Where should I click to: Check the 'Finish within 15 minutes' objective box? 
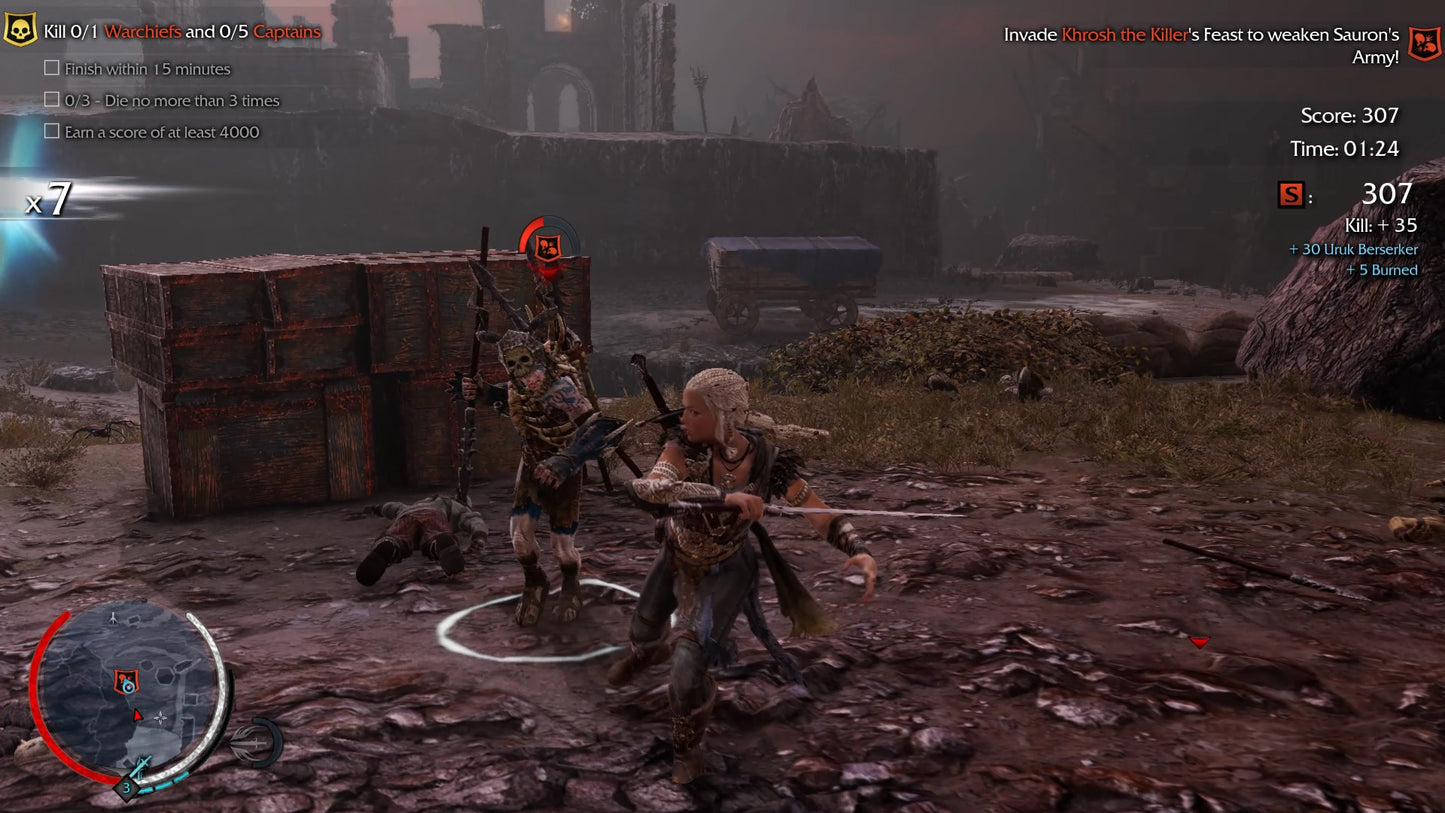coord(51,68)
